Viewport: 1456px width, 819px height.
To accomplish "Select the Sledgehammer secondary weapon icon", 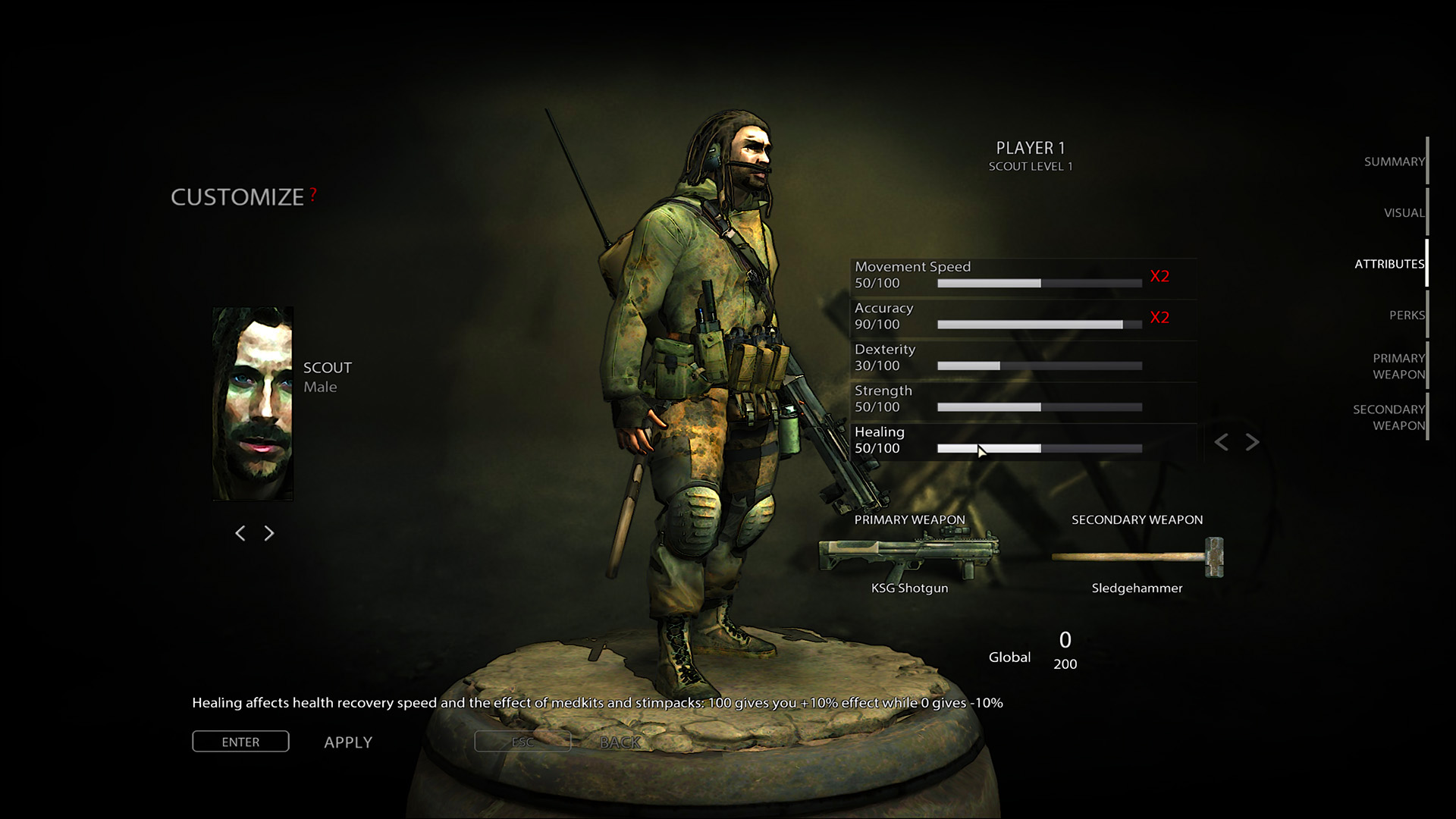I will [1135, 557].
